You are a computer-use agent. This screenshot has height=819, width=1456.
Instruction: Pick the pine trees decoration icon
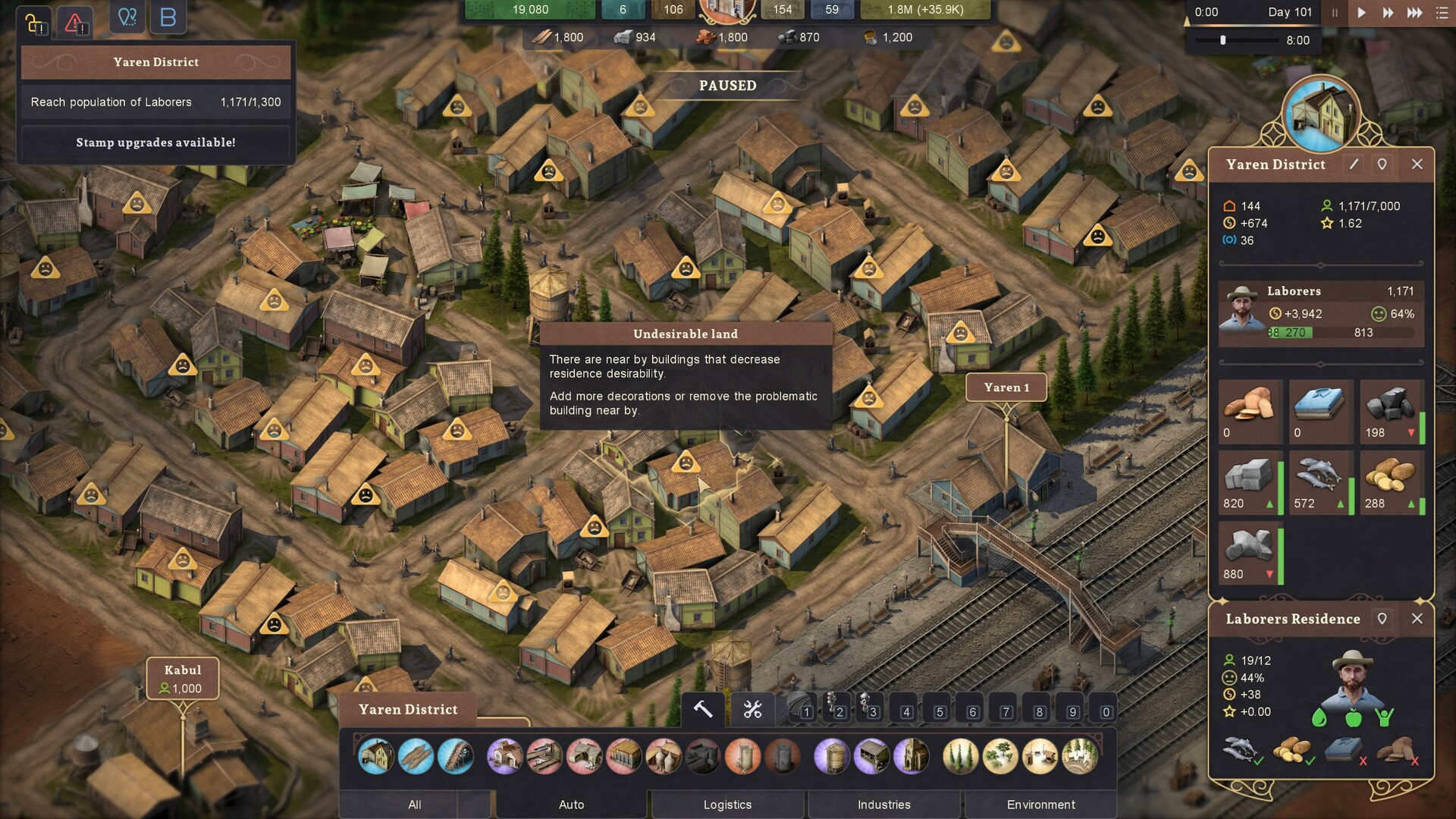point(960,756)
